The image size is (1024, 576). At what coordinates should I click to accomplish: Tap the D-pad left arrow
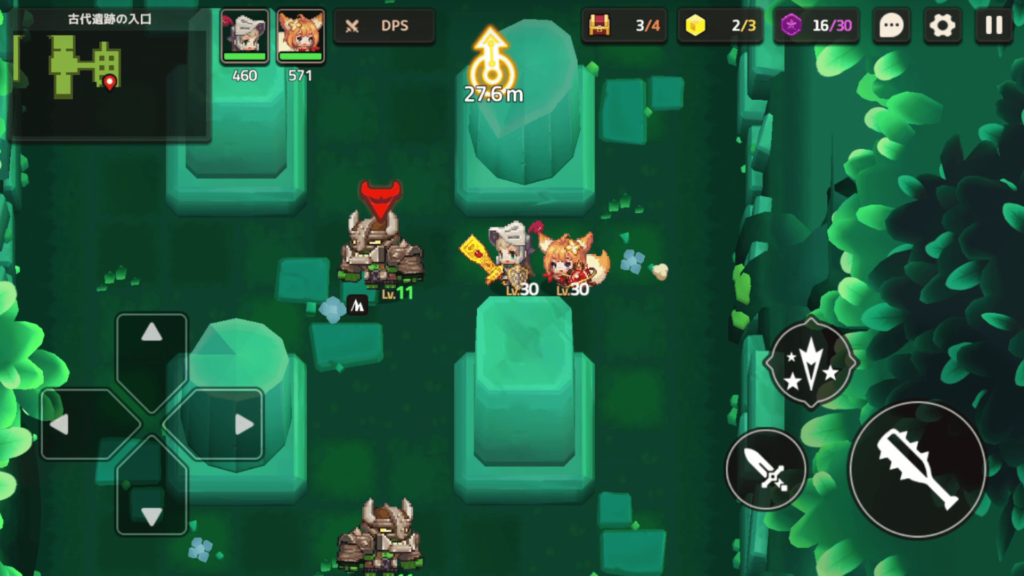pos(60,424)
